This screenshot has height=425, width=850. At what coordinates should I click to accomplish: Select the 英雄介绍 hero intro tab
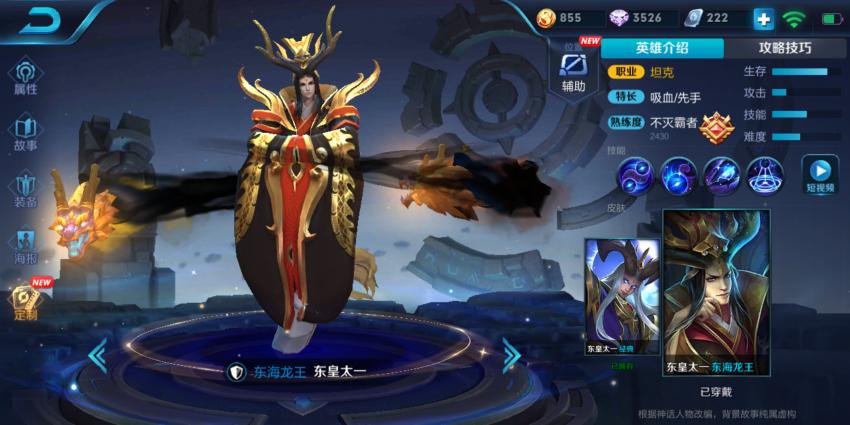tap(664, 48)
